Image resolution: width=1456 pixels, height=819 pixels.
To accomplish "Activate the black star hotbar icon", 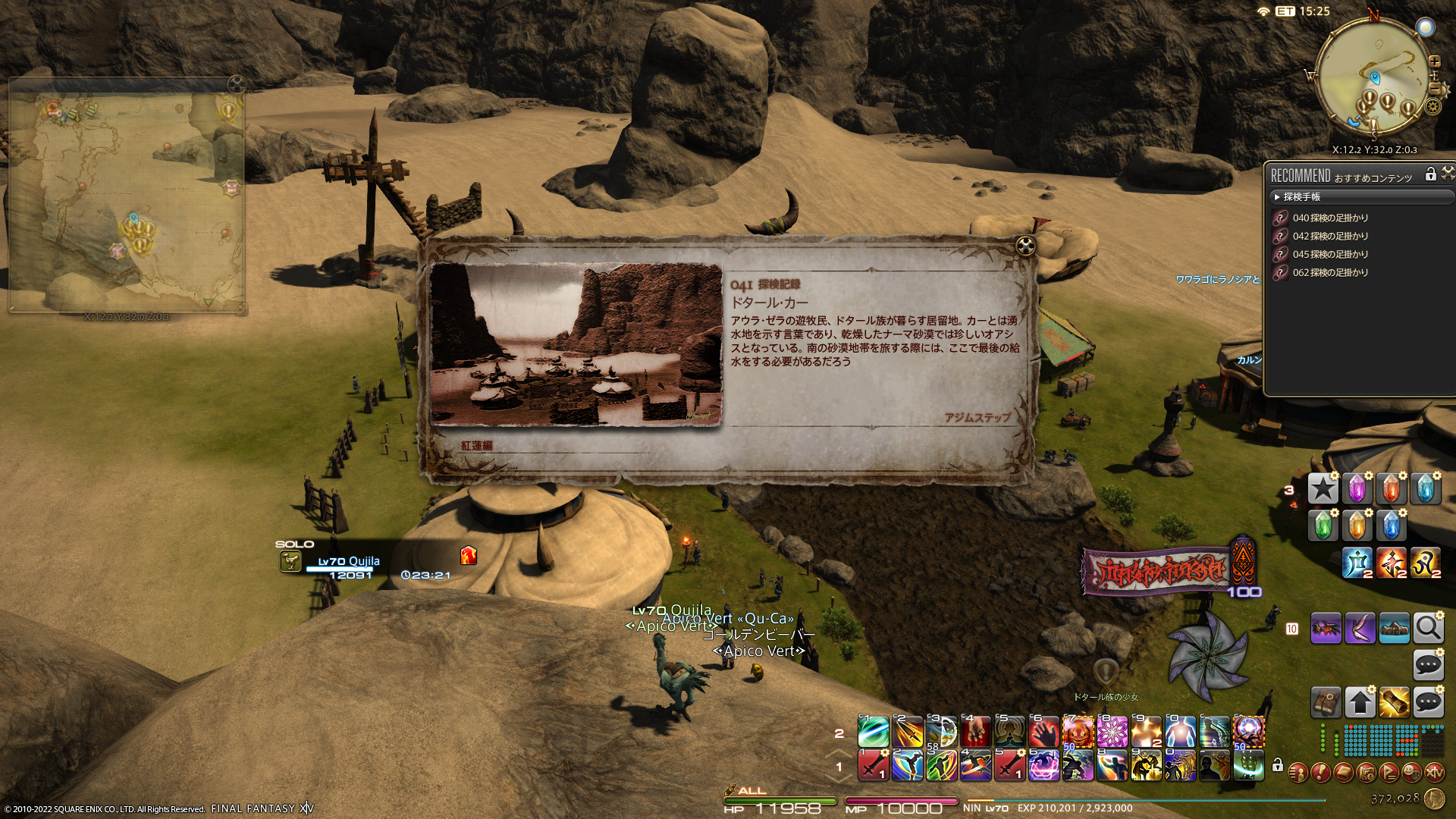I will point(1323,489).
